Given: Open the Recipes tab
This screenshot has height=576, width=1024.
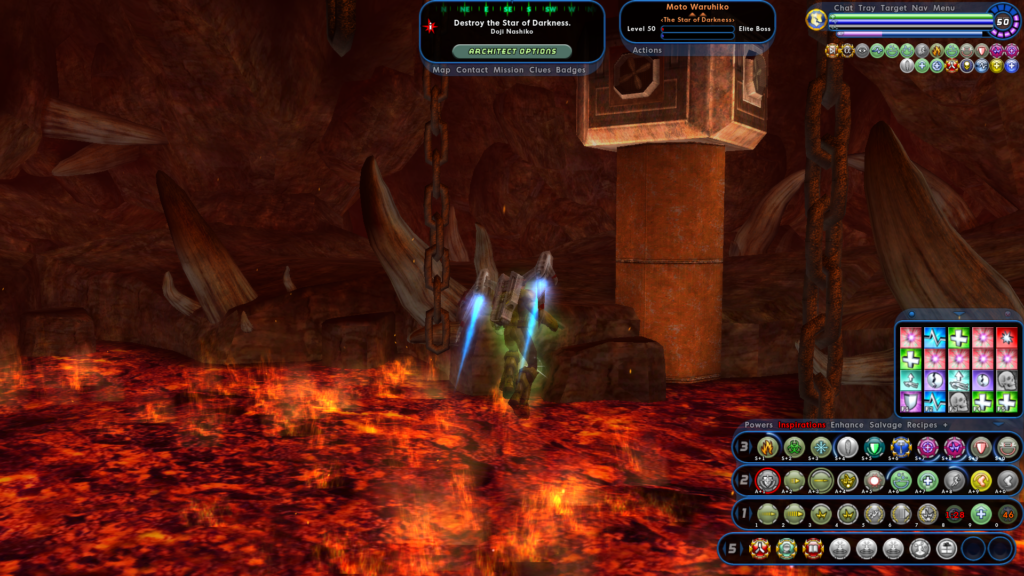Looking at the screenshot, I should point(922,425).
